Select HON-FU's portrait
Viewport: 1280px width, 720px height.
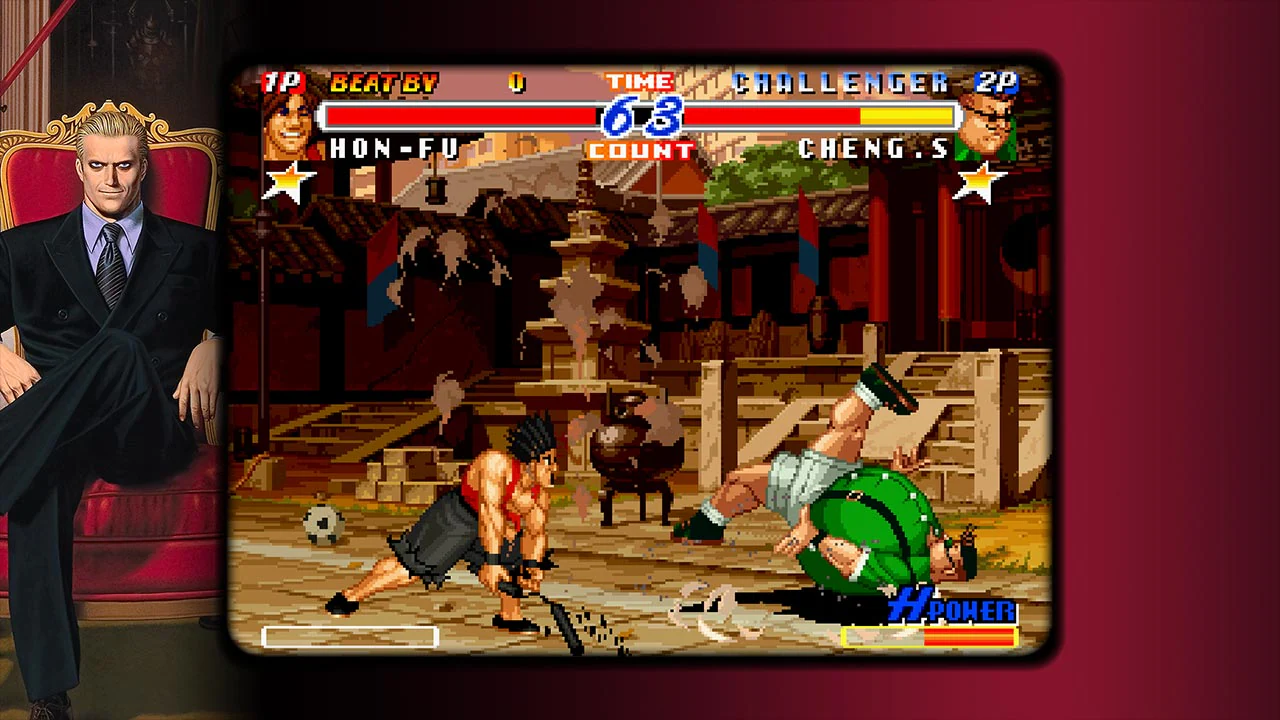(287, 129)
